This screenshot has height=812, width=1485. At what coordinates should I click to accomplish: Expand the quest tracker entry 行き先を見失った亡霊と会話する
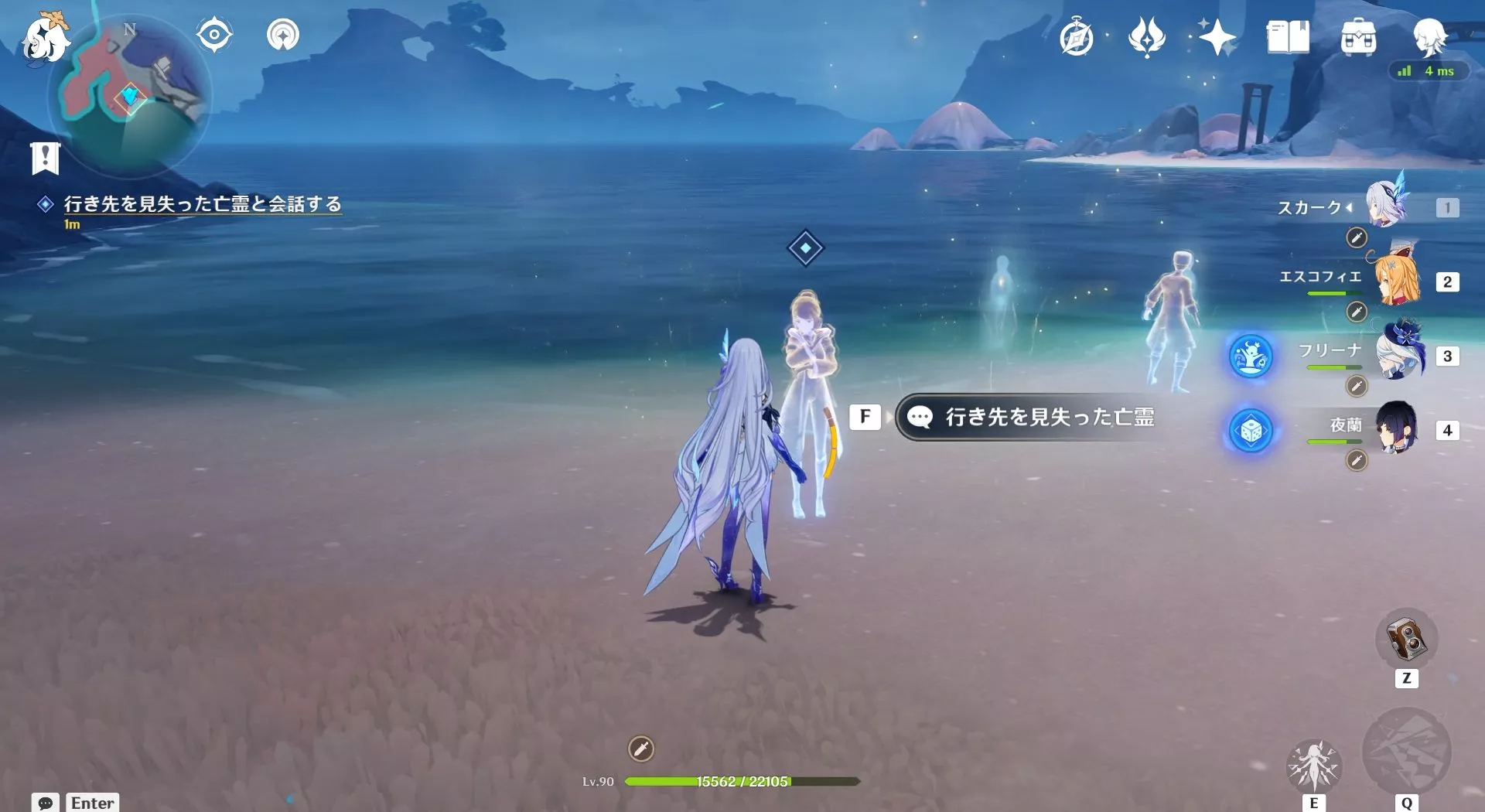tap(203, 204)
